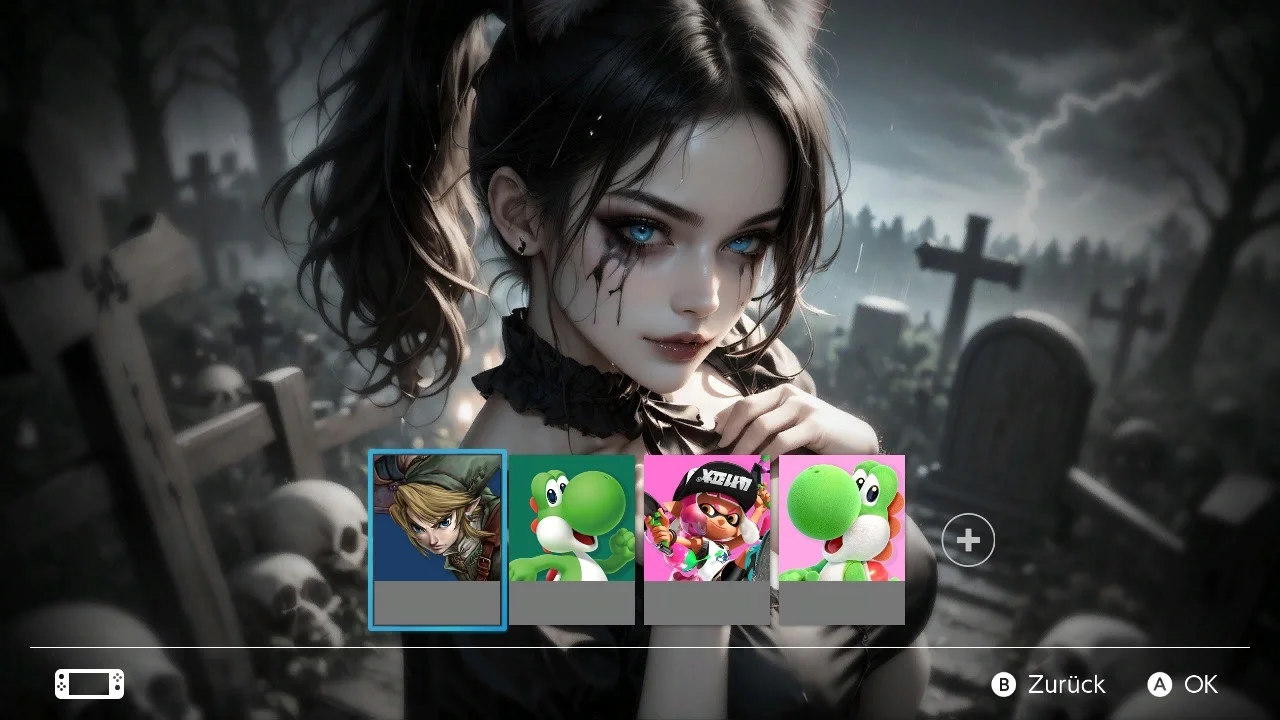Create a new user via the plus circle
Screen dimensions: 1280x720
point(967,539)
